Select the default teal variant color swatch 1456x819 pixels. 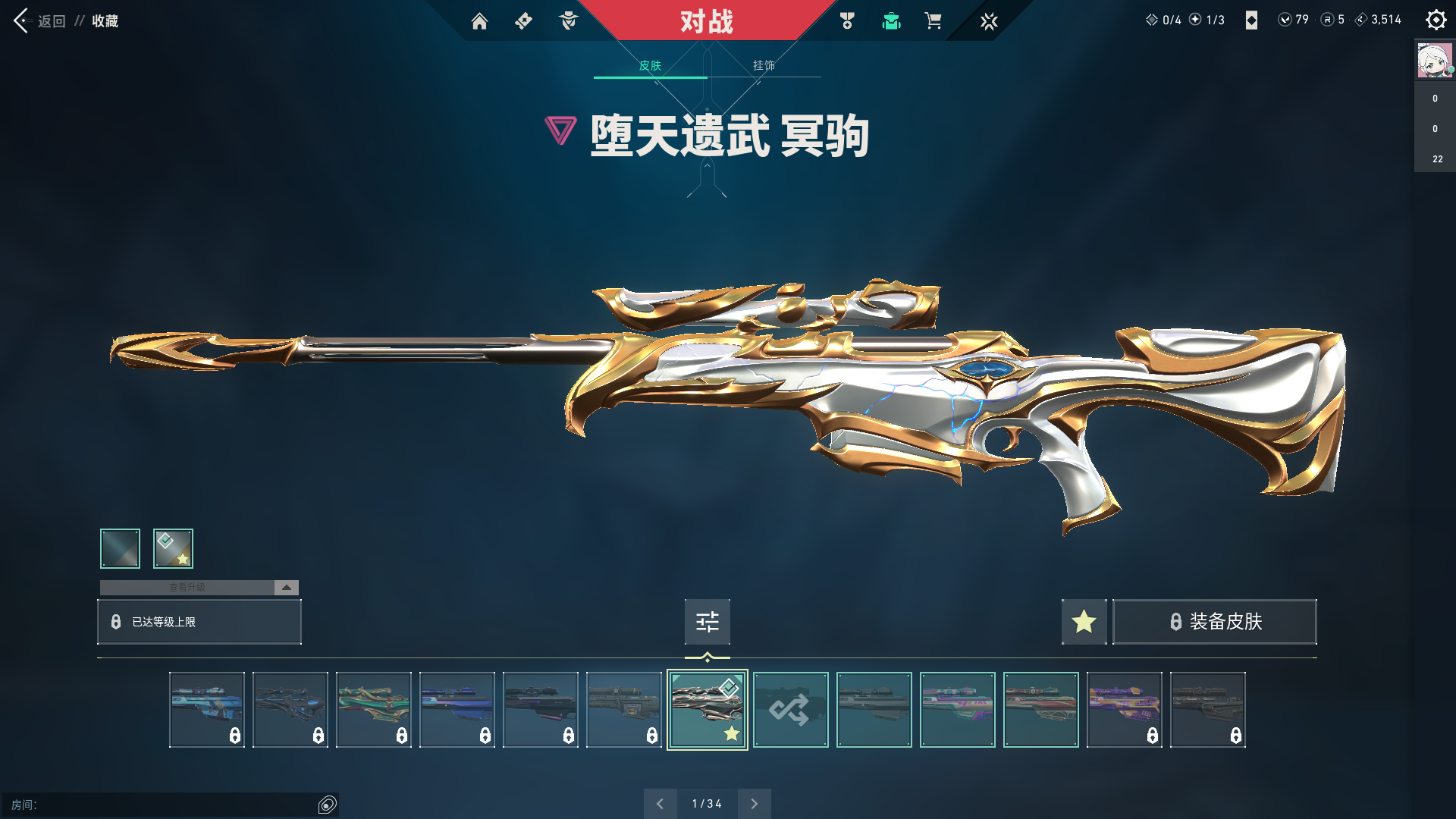coord(119,548)
